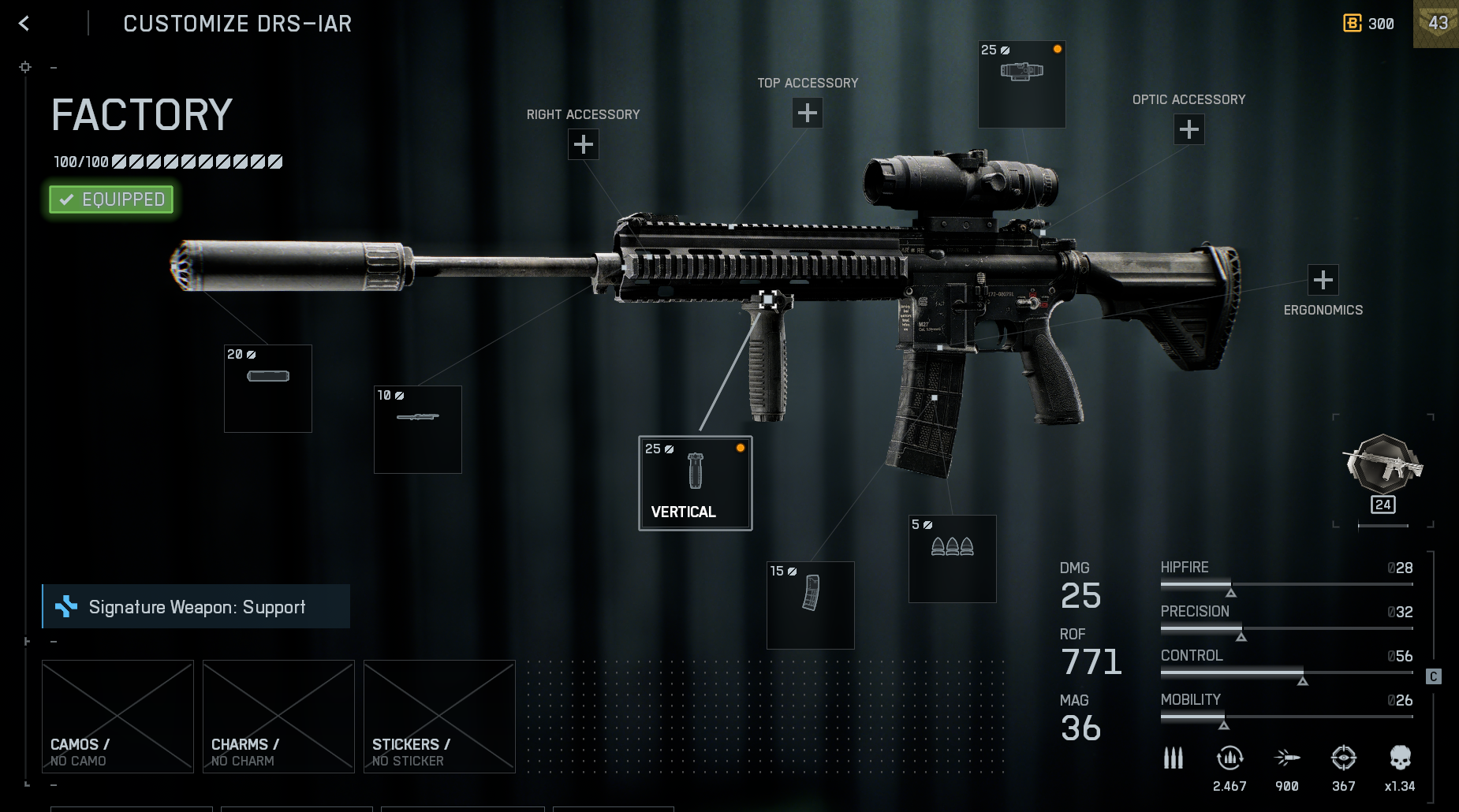
Task: Open the Camos customization tile
Action: pyautogui.click(x=118, y=717)
